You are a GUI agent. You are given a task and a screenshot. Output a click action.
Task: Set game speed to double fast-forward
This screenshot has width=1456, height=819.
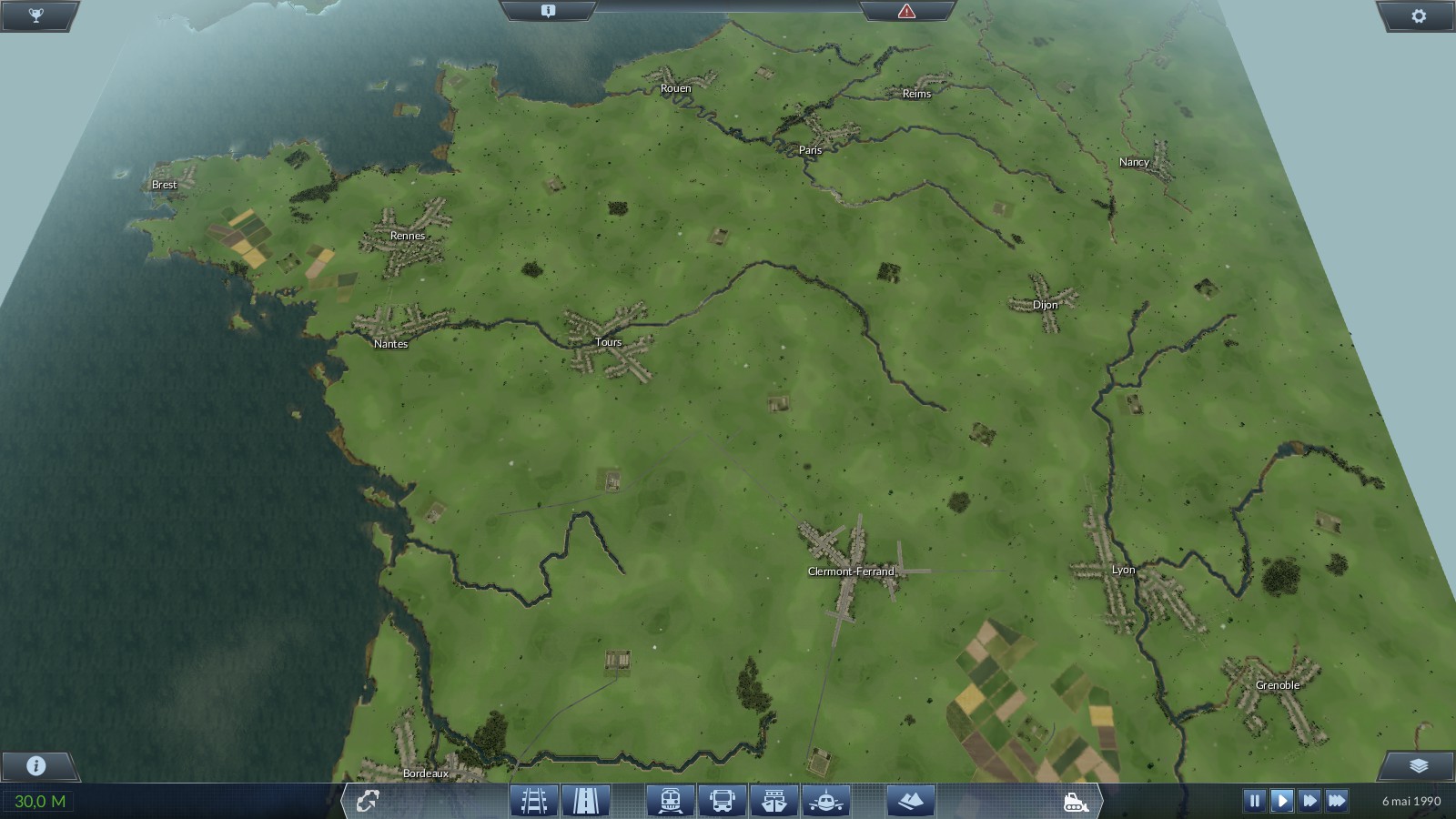click(x=1309, y=801)
